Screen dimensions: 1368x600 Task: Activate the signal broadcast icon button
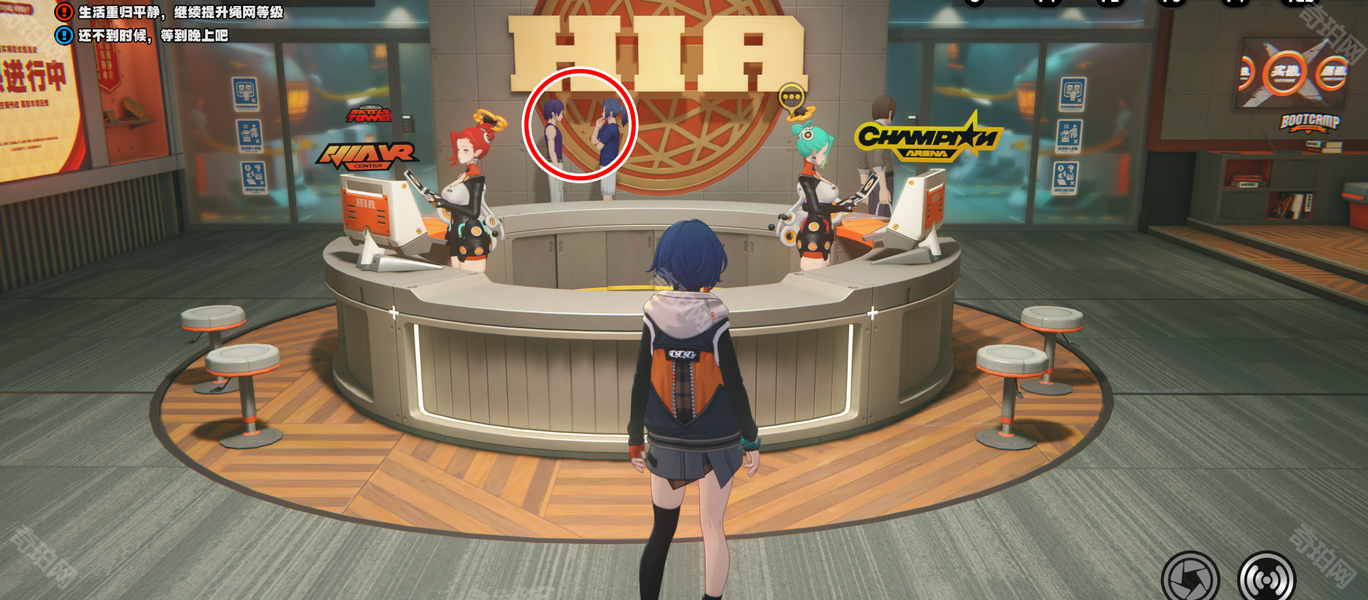pyautogui.click(x=1267, y=578)
